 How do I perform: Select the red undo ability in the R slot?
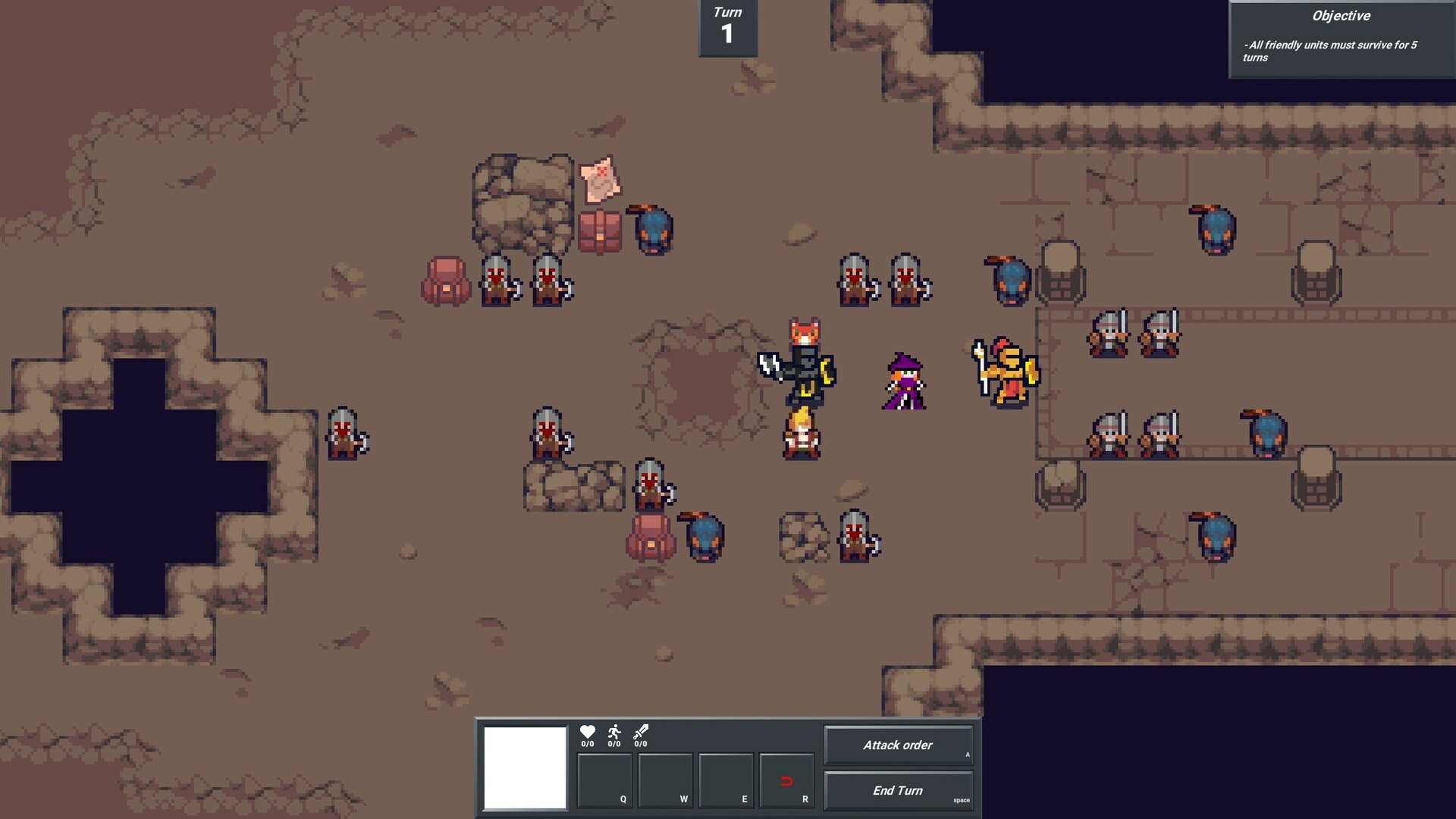[x=786, y=780]
